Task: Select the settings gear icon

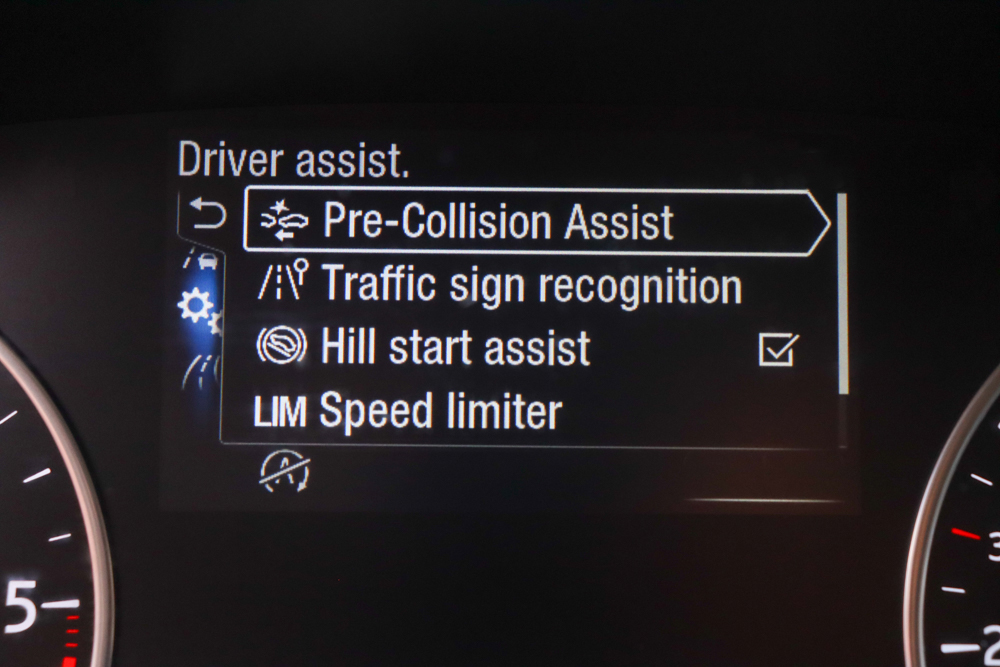Action: 197,306
